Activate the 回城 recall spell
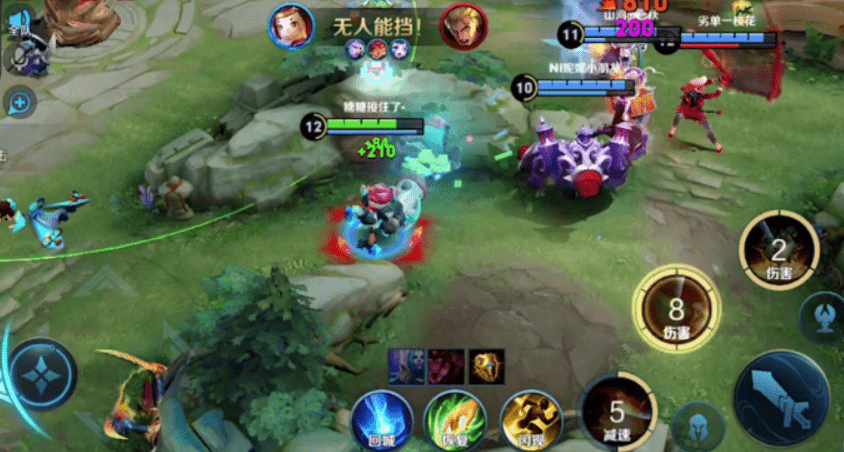Viewport: 844px width, 452px height. 381,420
